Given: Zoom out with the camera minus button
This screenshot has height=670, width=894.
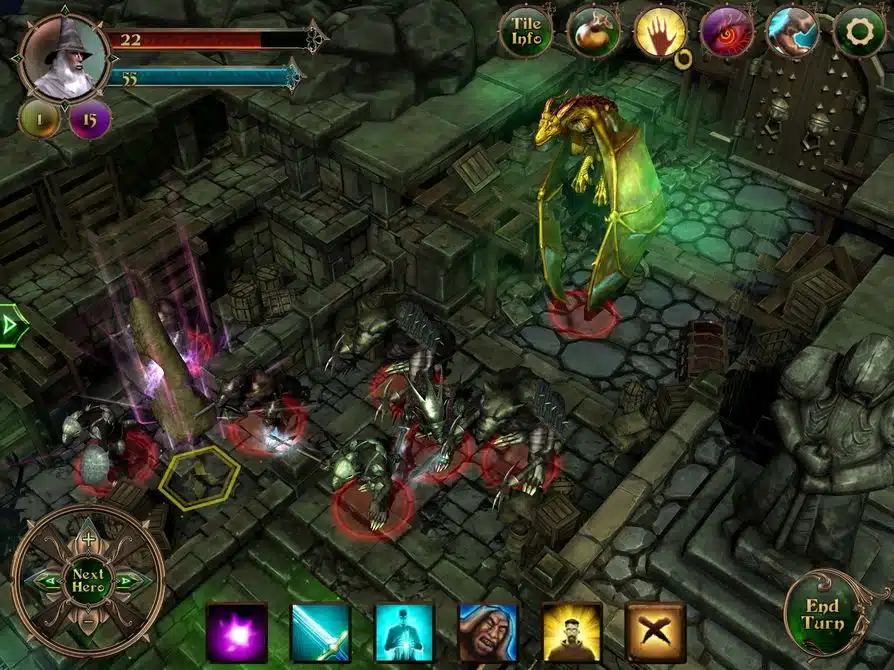Looking at the screenshot, I should pos(88,620).
